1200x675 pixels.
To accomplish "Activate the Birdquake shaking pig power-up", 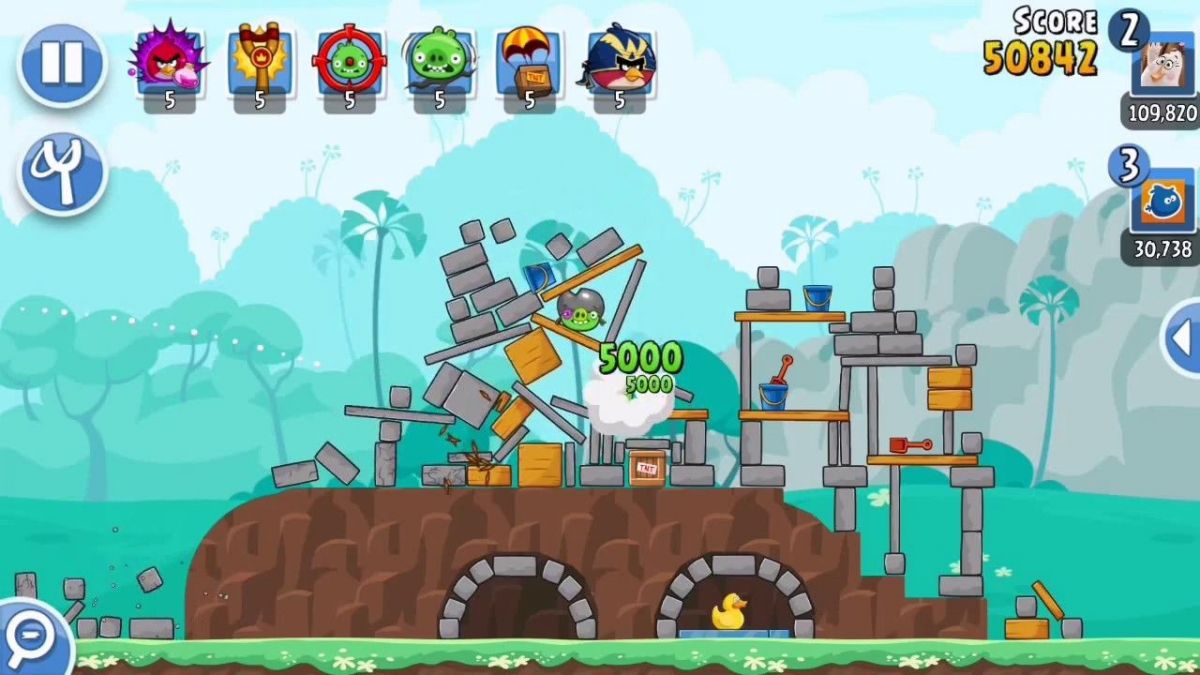I will (439, 62).
